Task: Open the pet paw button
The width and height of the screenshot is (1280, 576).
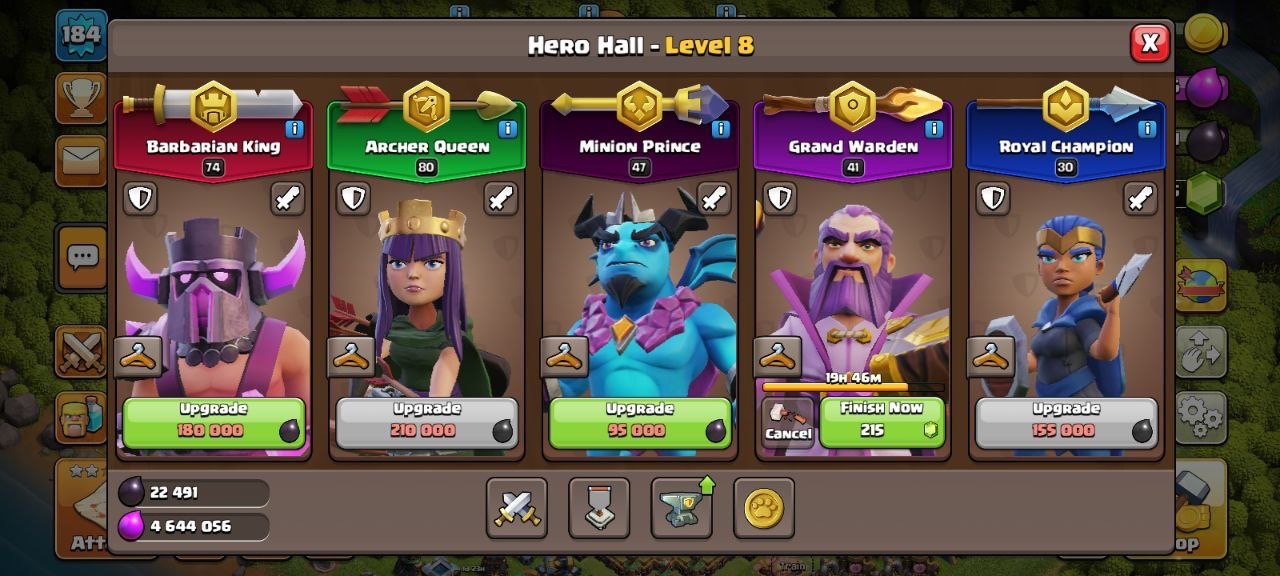Action: pyautogui.click(x=764, y=508)
